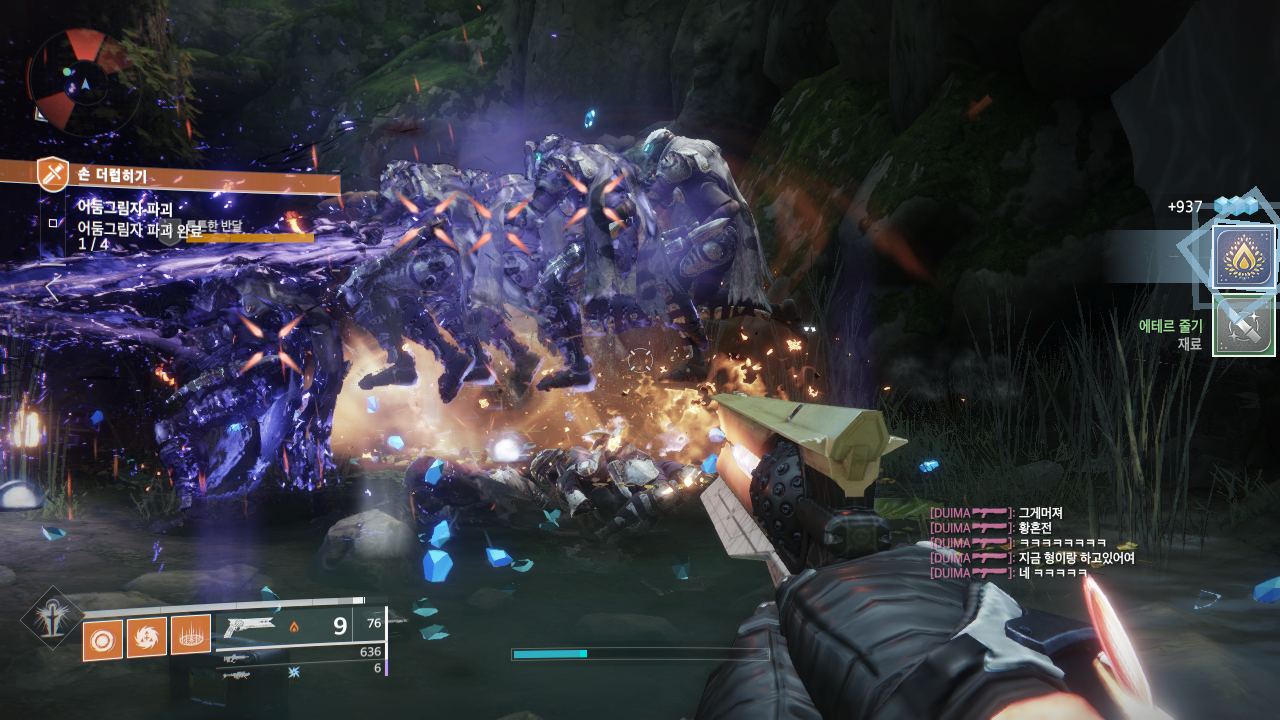Screen dimensions: 1280x720
Task: Click the super ability diamond icon
Action: click(52, 617)
